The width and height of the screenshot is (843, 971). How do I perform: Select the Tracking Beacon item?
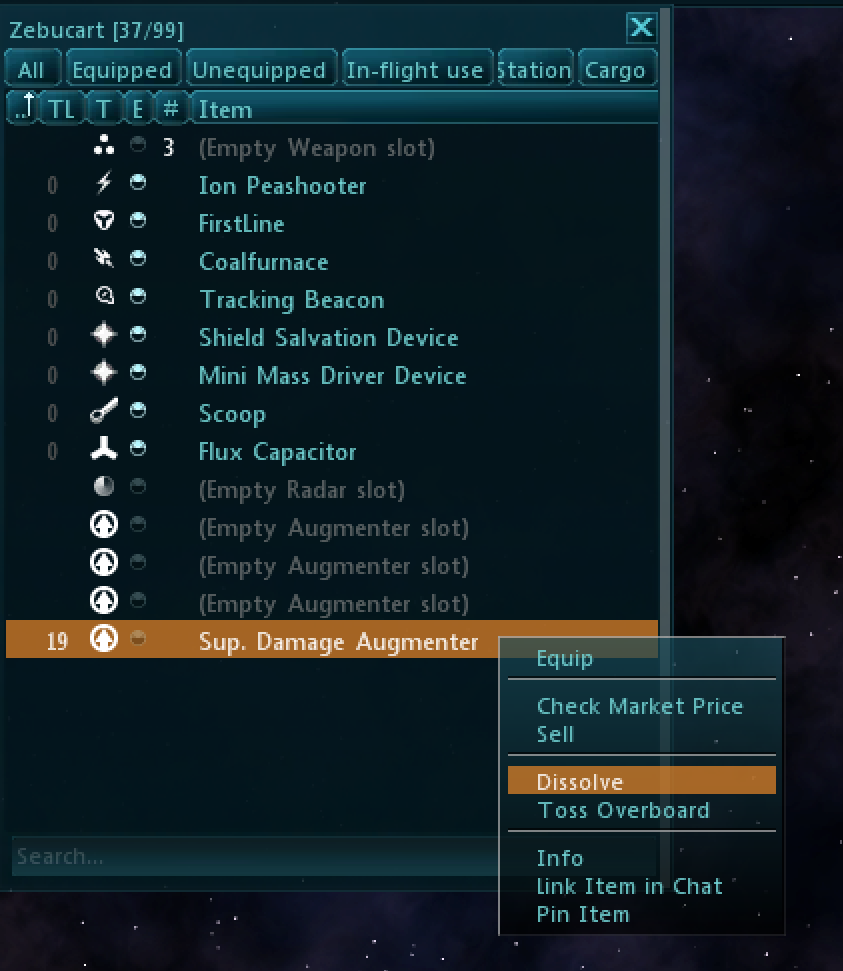click(291, 300)
